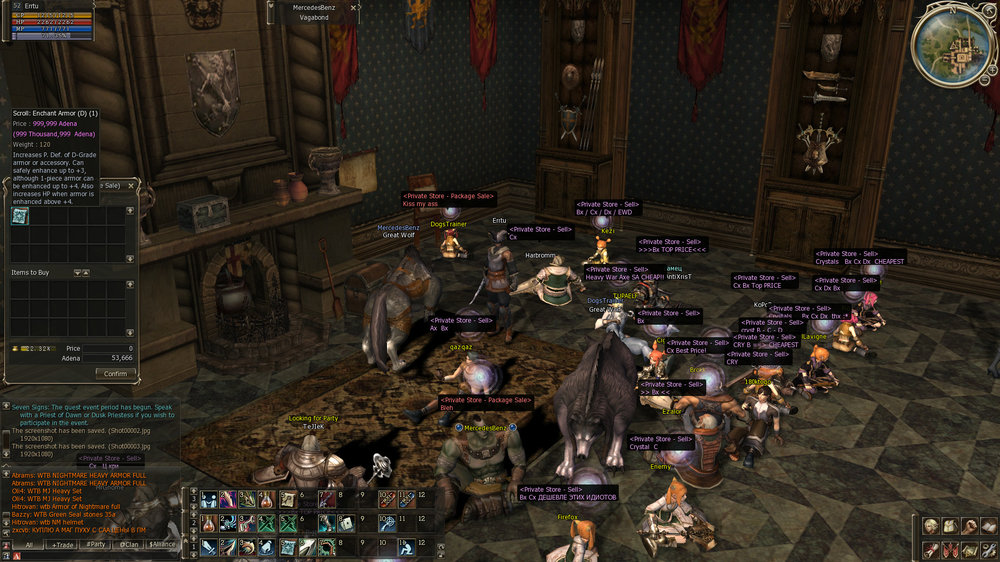Switch to the @Clan chat tab
Screen dimensions: 1000x562
tap(129, 545)
